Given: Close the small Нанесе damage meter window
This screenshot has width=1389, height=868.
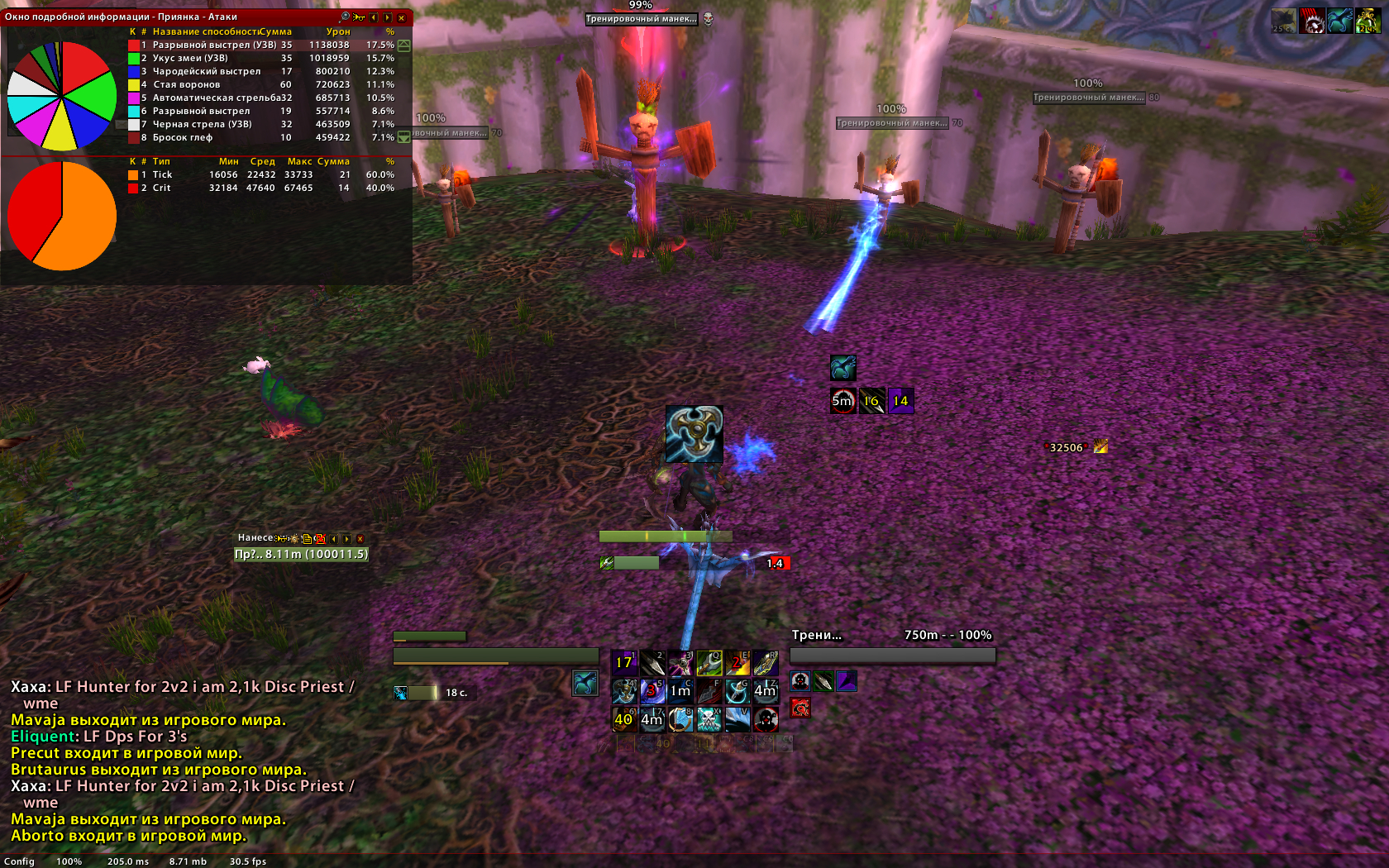Looking at the screenshot, I should (x=360, y=538).
